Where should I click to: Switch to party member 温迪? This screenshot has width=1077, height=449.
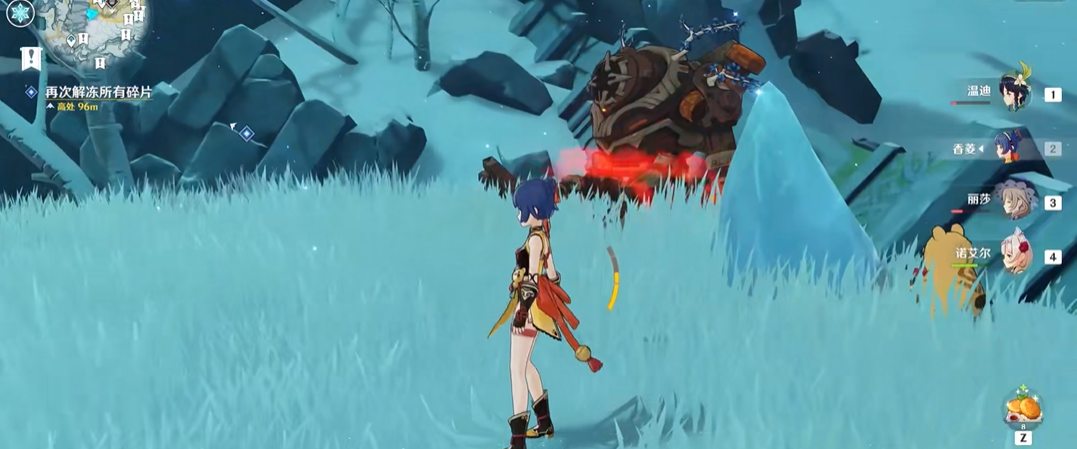tap(1013, 93)
